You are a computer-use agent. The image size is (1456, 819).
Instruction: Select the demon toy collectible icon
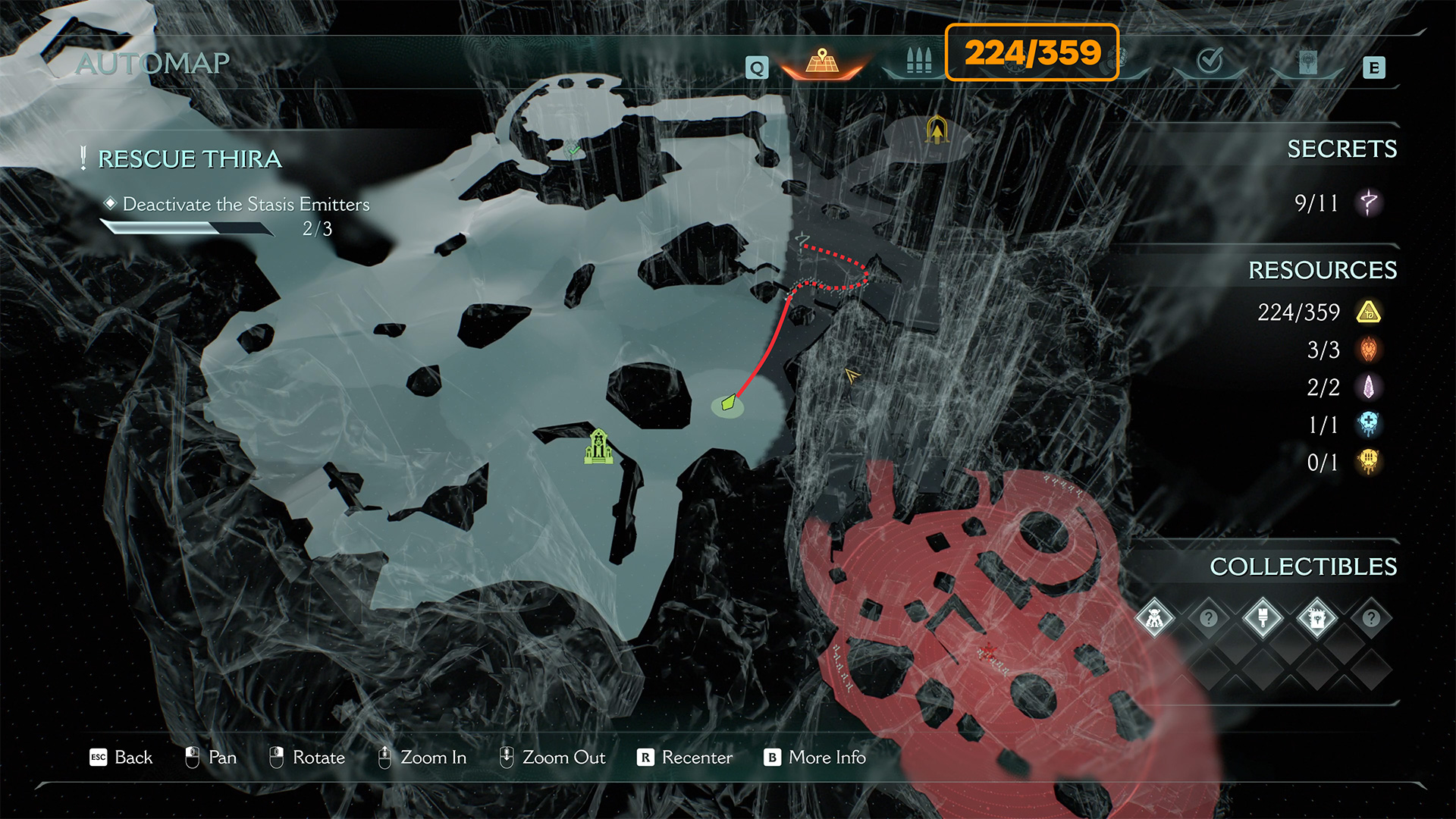(1154, 619)
